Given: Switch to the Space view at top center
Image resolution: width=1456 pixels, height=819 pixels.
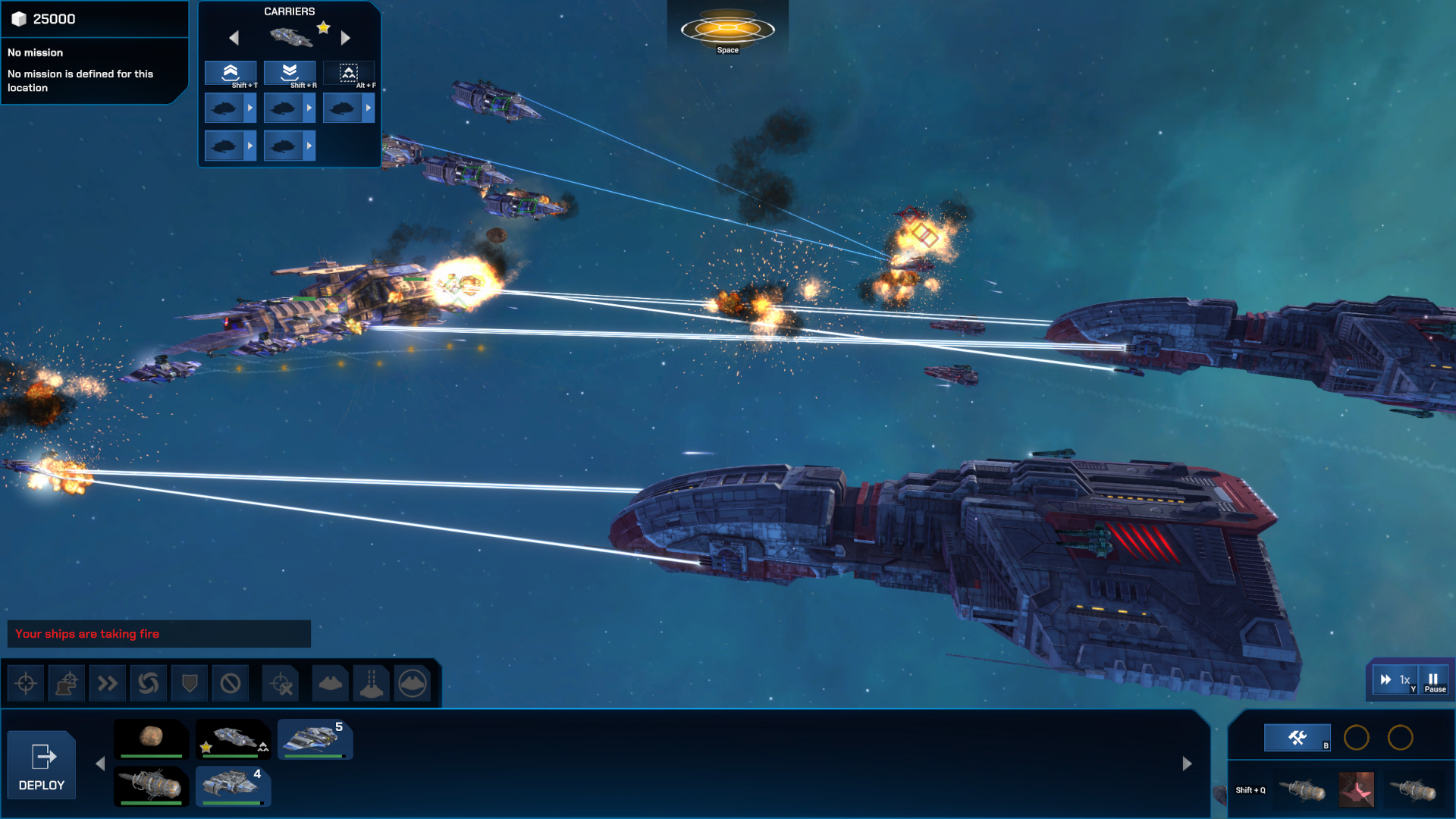Looking at the screenshot, I should (727, 30).
